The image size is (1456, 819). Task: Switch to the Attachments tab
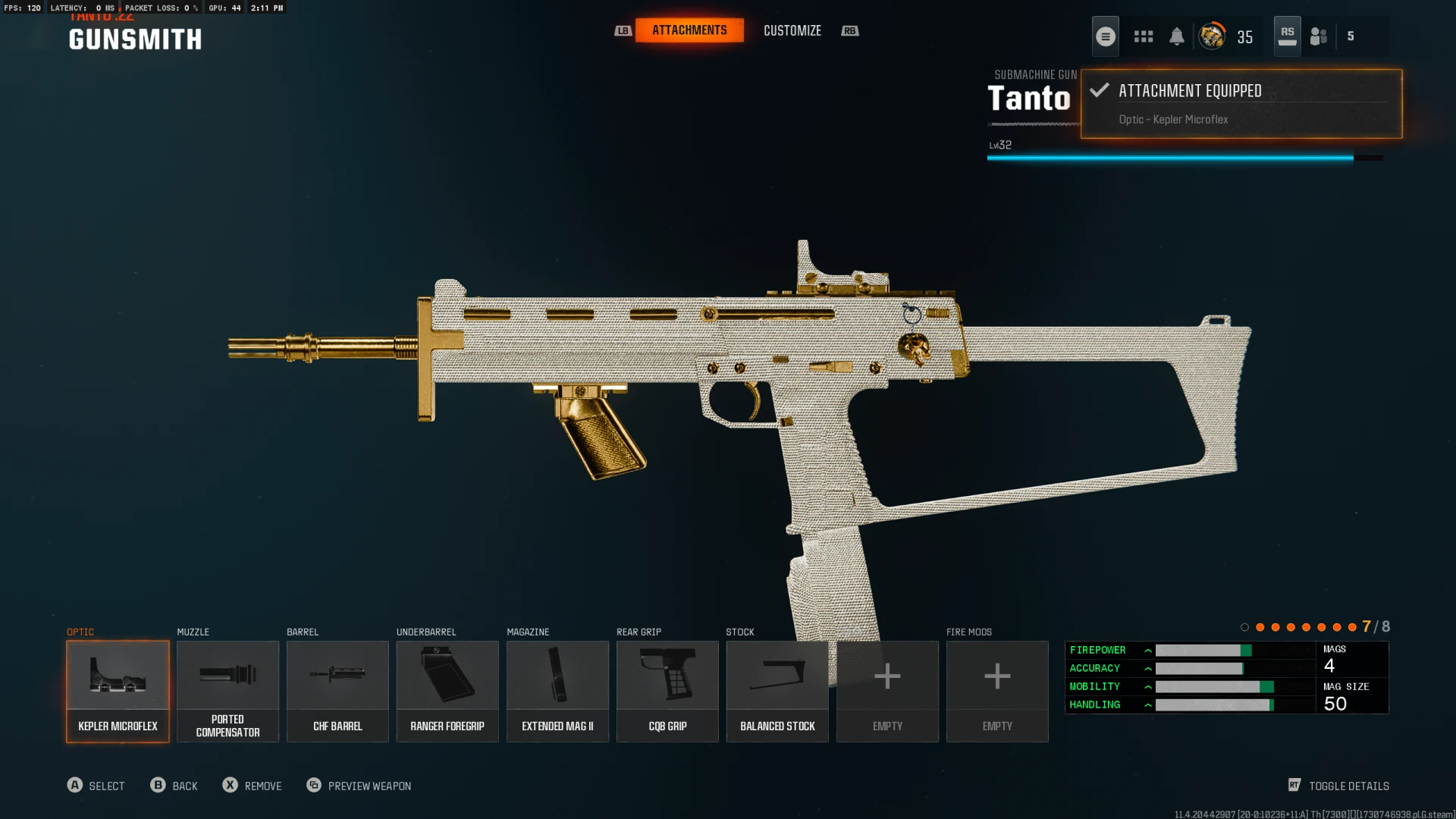pos(689,30)
